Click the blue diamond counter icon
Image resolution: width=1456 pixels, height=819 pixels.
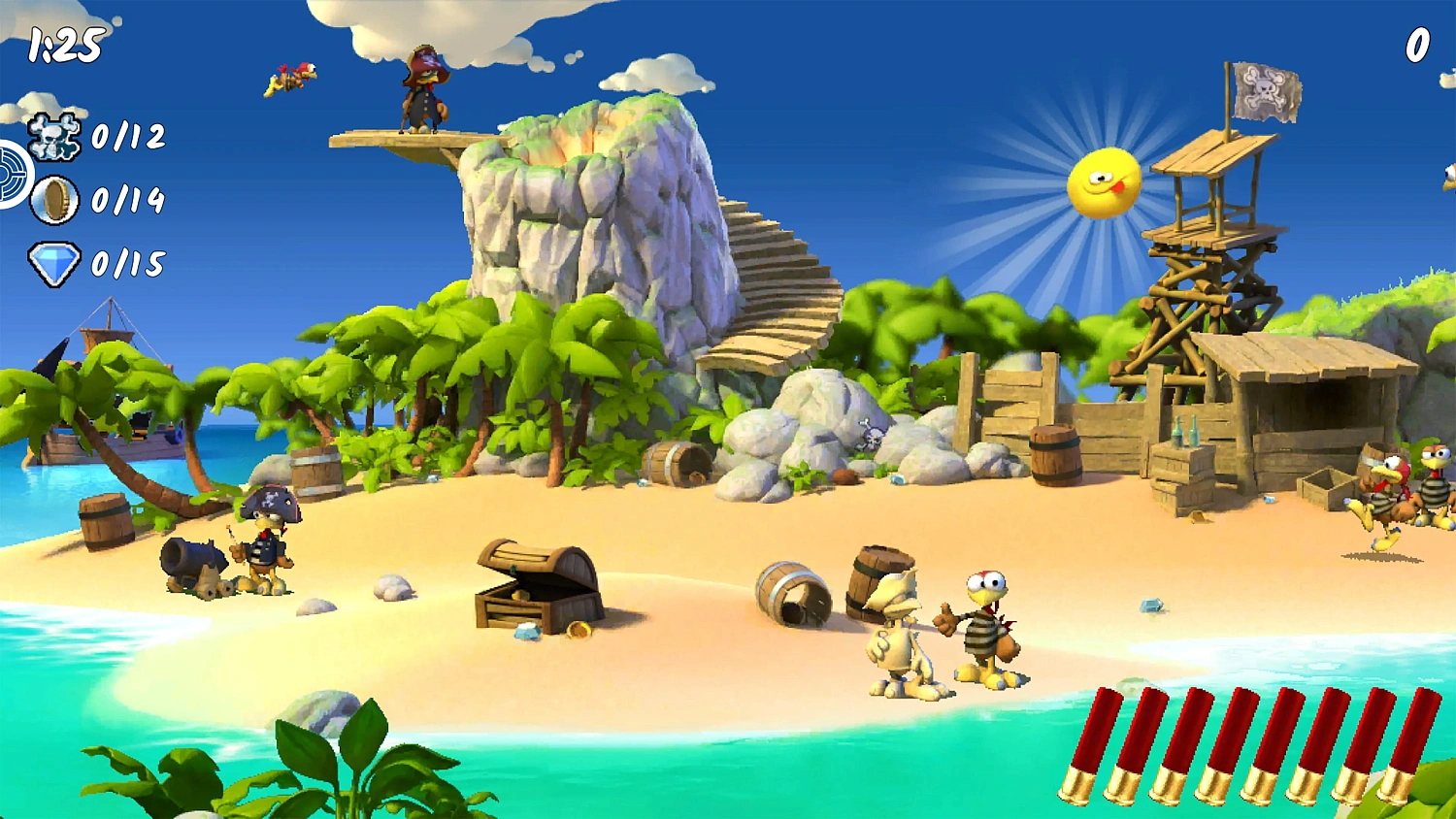pos(55,262)
